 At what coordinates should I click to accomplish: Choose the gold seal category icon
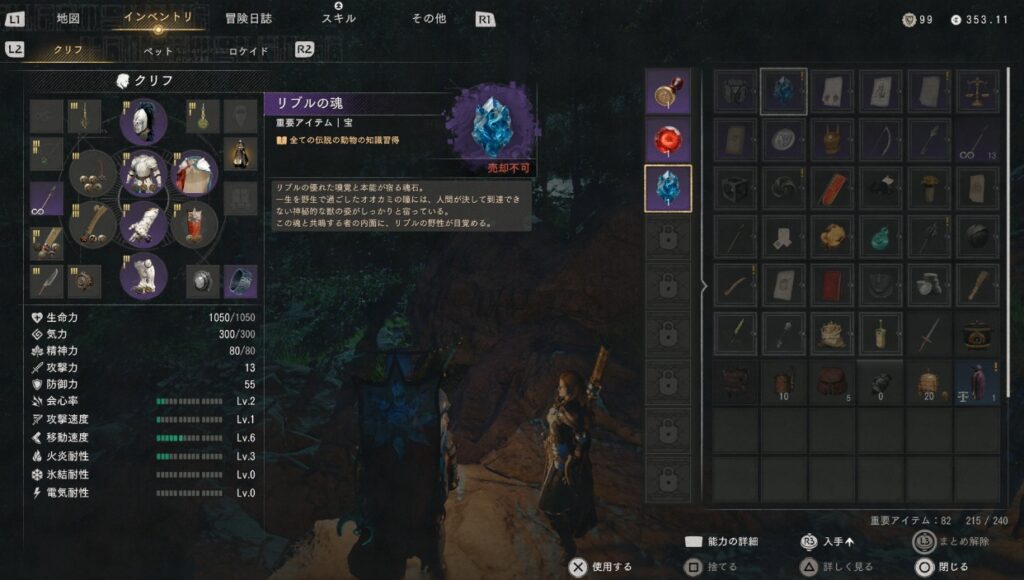pyautogui.click(x=668, y=92)
